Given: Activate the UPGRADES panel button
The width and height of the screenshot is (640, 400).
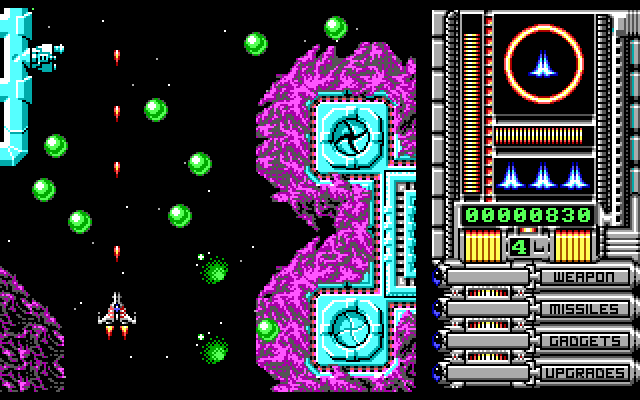Looking at the screenshot, I should tap(586, 372).
